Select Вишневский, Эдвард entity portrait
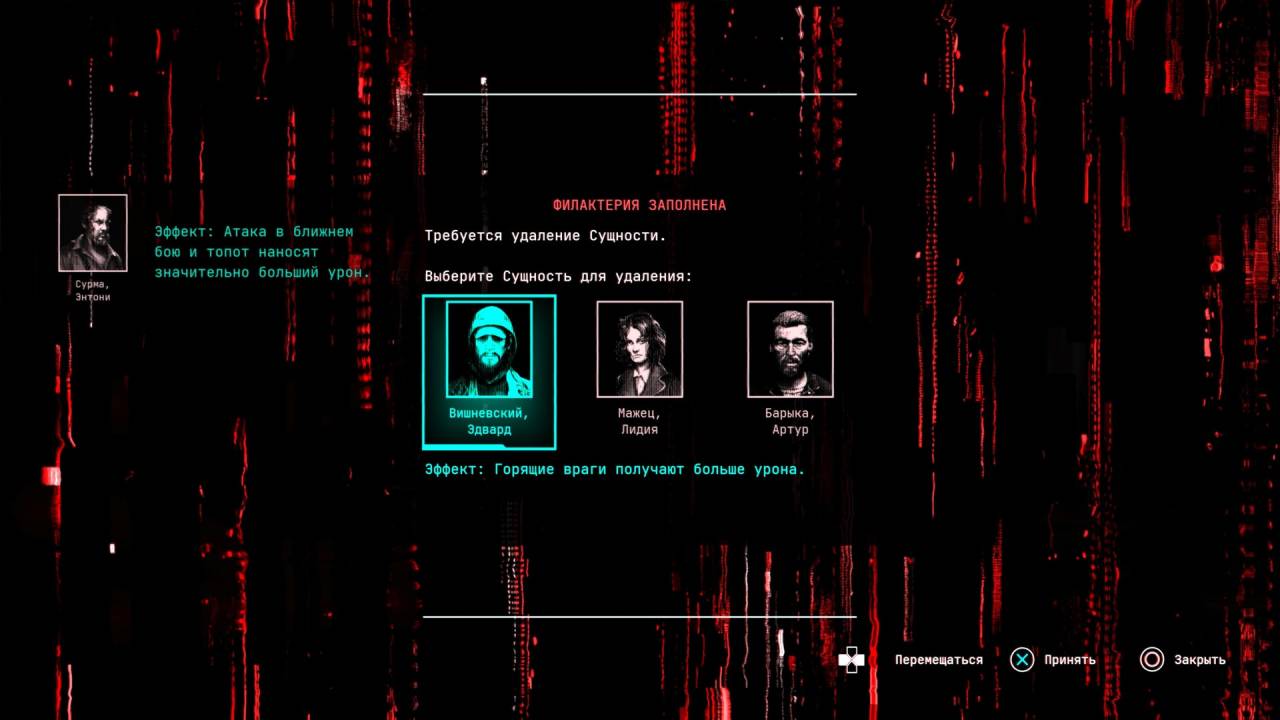The image size is (1280, 720). (489, 350)
